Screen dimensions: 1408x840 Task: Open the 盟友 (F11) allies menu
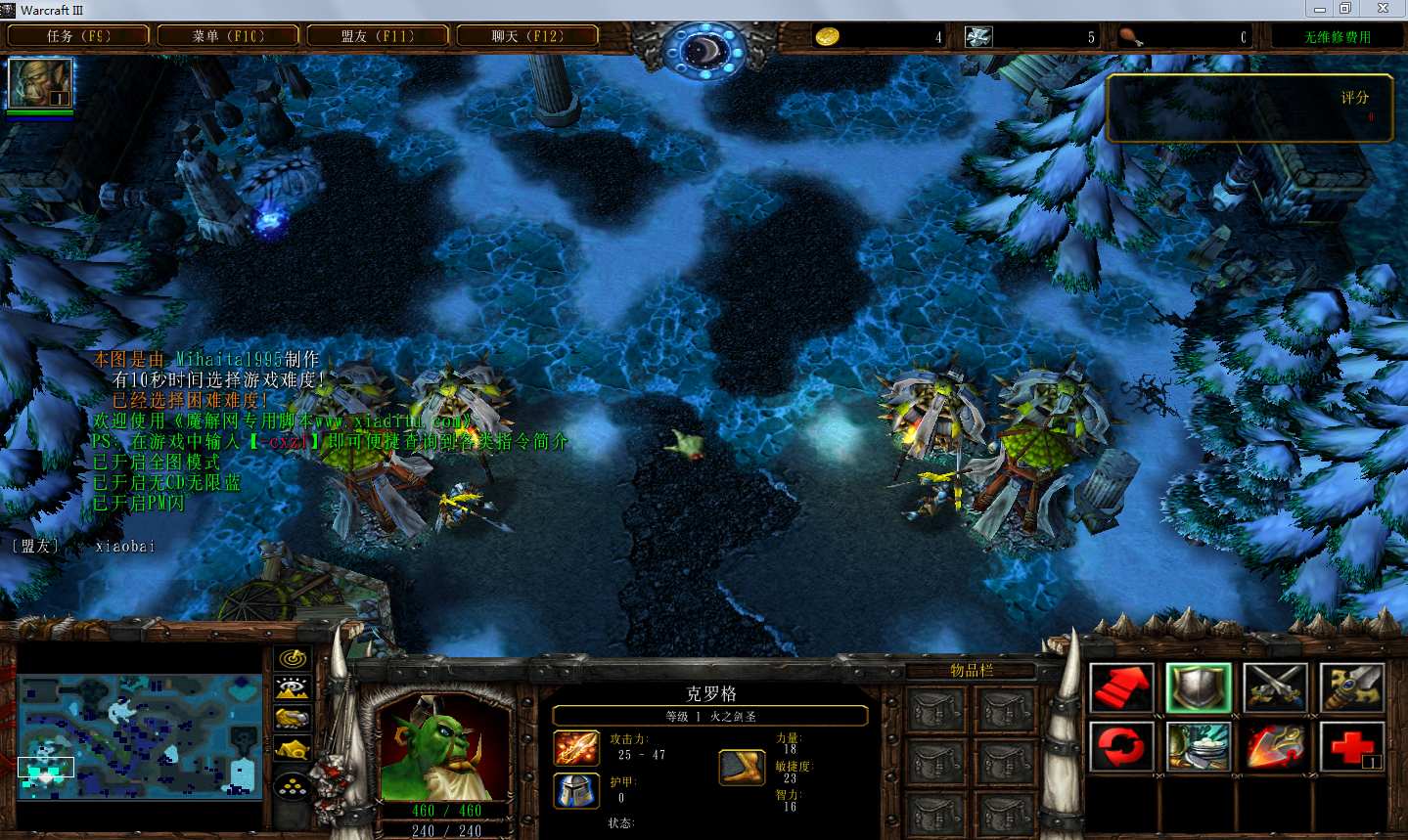point(378,36)
